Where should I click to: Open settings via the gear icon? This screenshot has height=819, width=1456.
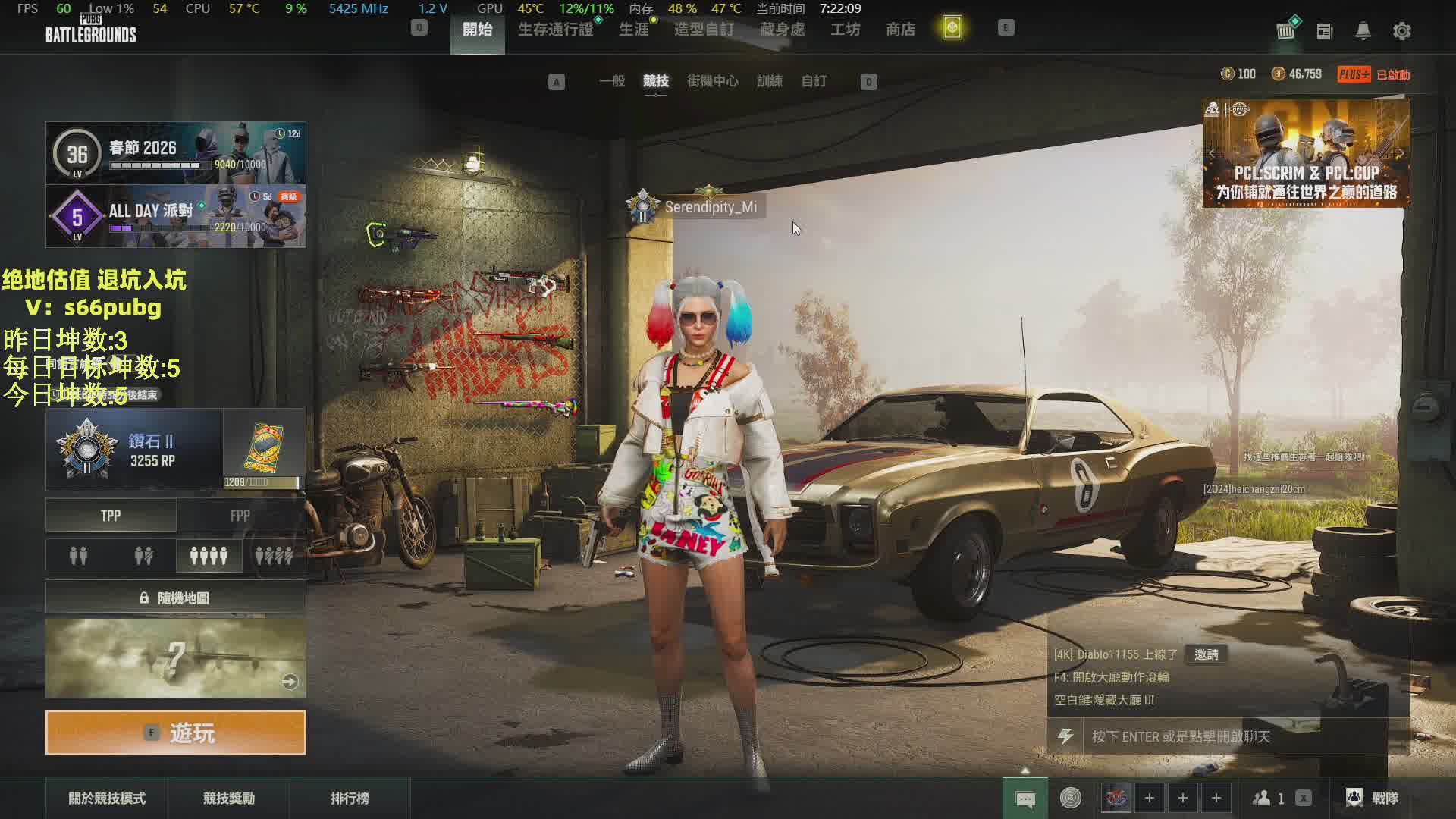pos(1401,31)
